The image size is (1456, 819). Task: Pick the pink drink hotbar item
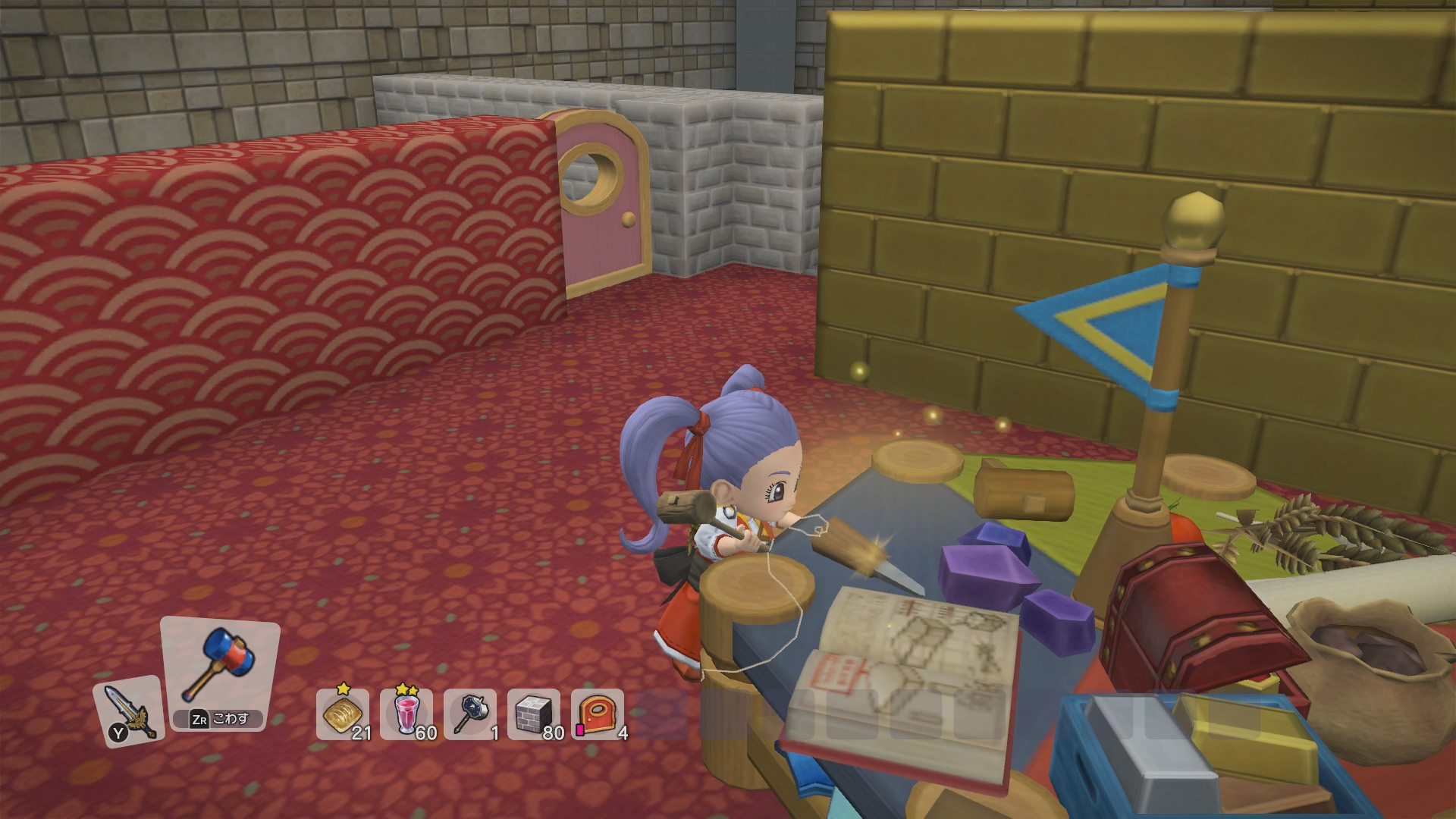(x=406, y=714)
